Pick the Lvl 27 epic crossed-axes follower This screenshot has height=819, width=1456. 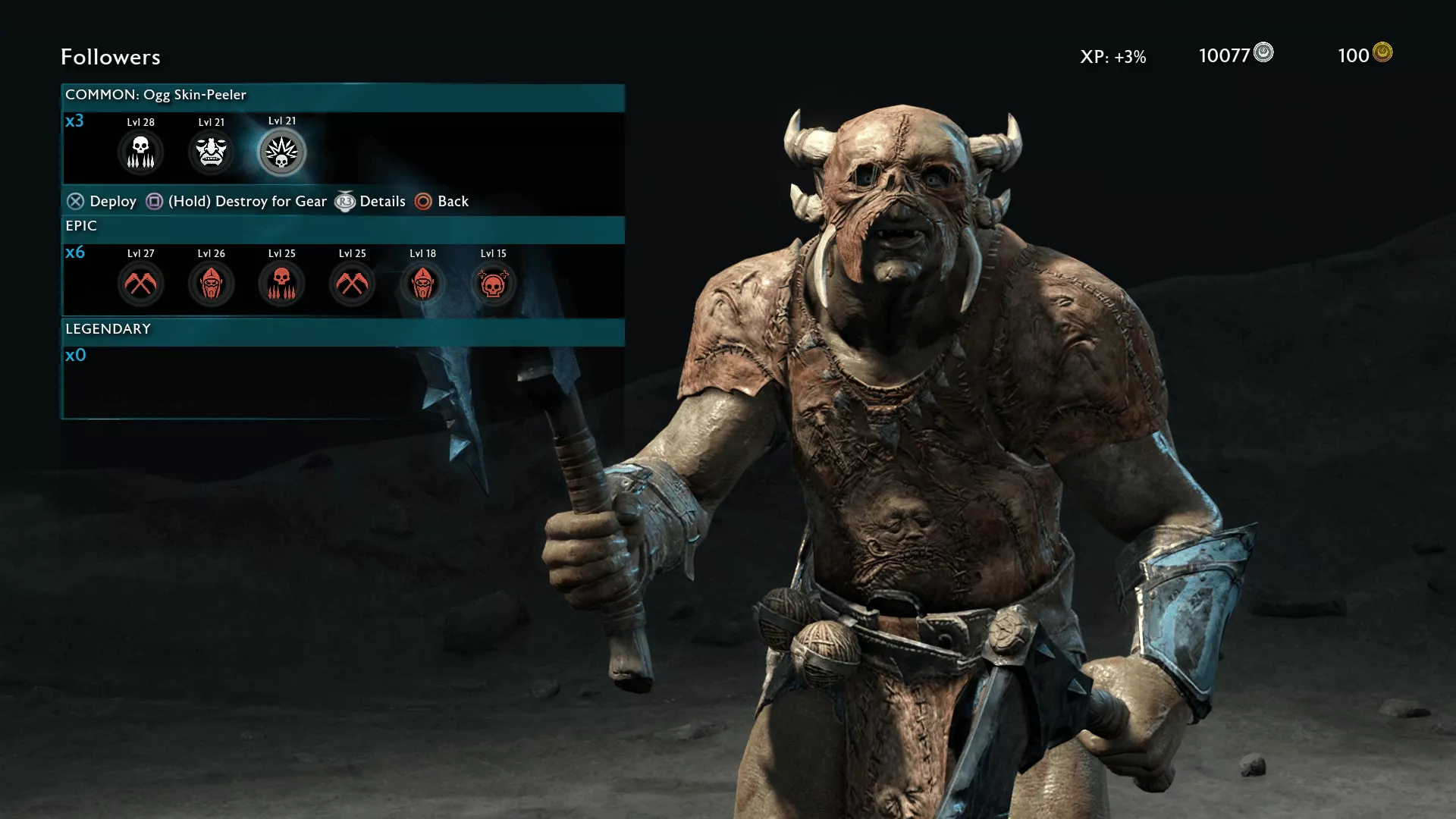click(x=140, y=284)
